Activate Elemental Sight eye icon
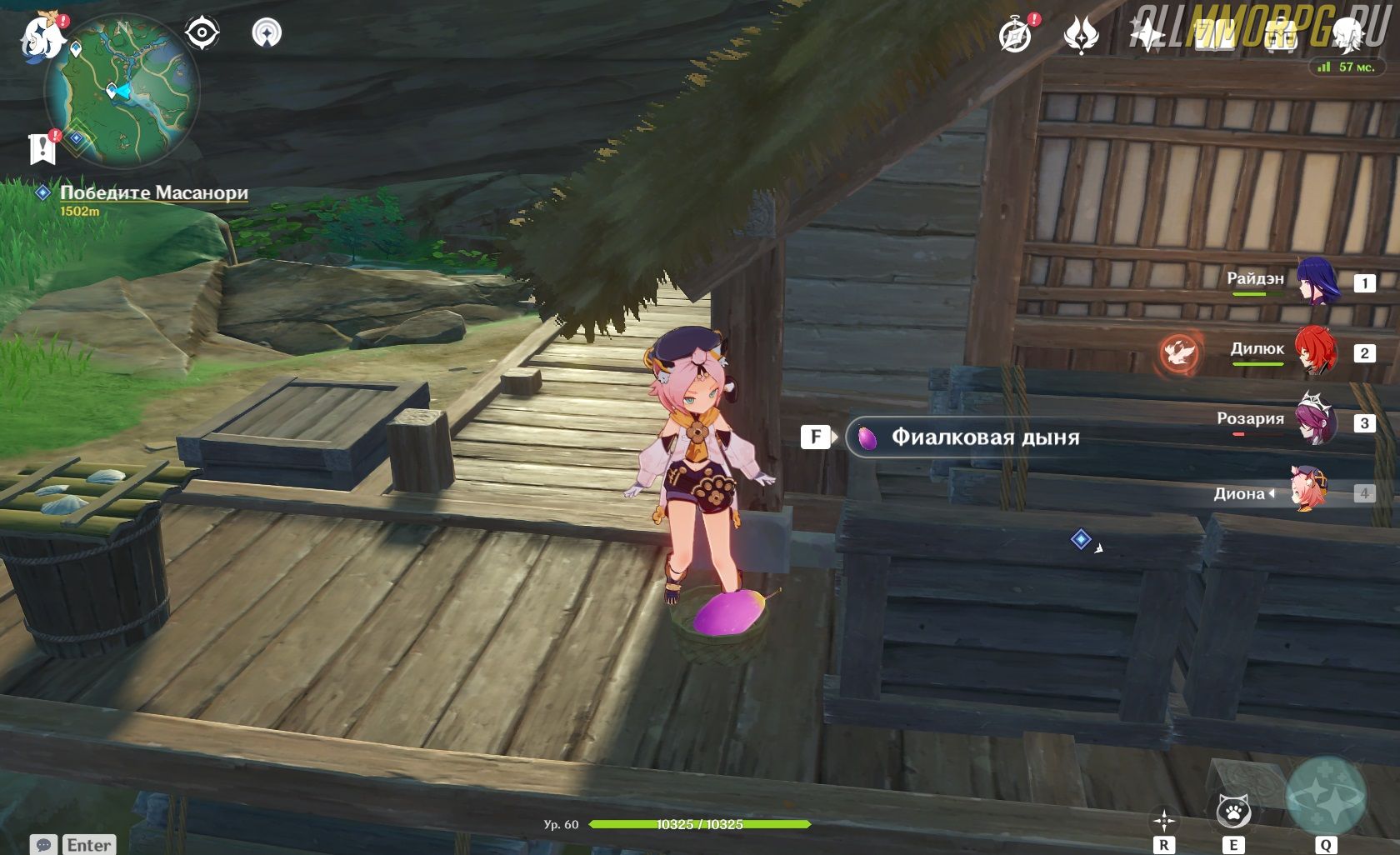1400x855 pixels. pos(202,33)
